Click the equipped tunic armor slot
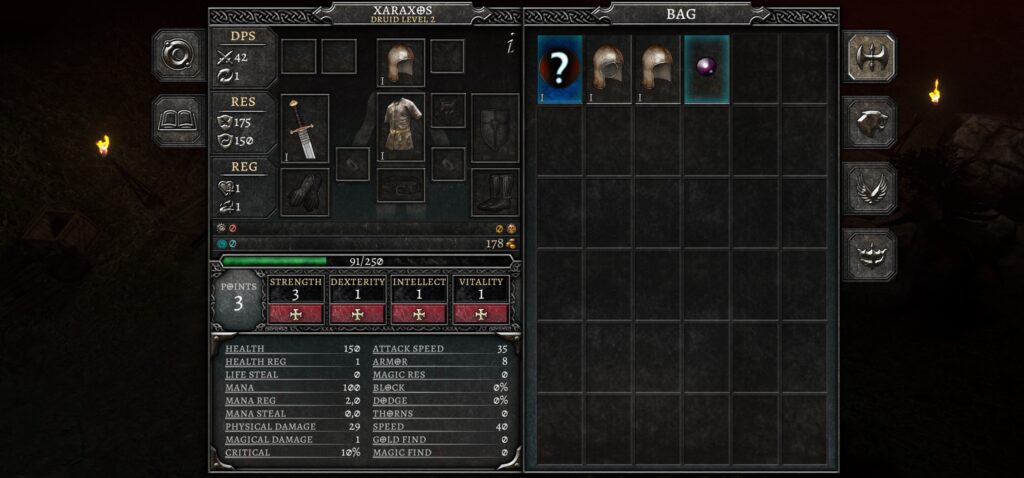1024x478 pixels. tap(401, 128)
